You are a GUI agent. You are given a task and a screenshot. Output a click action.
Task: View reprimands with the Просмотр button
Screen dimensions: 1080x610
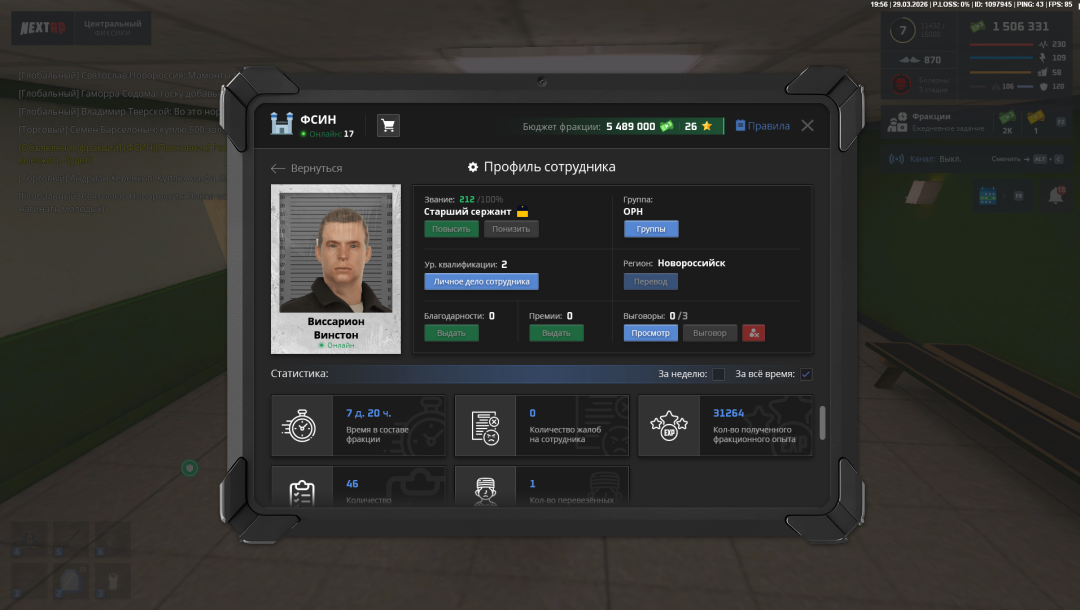pyautogui.click(x=650, y=333)
